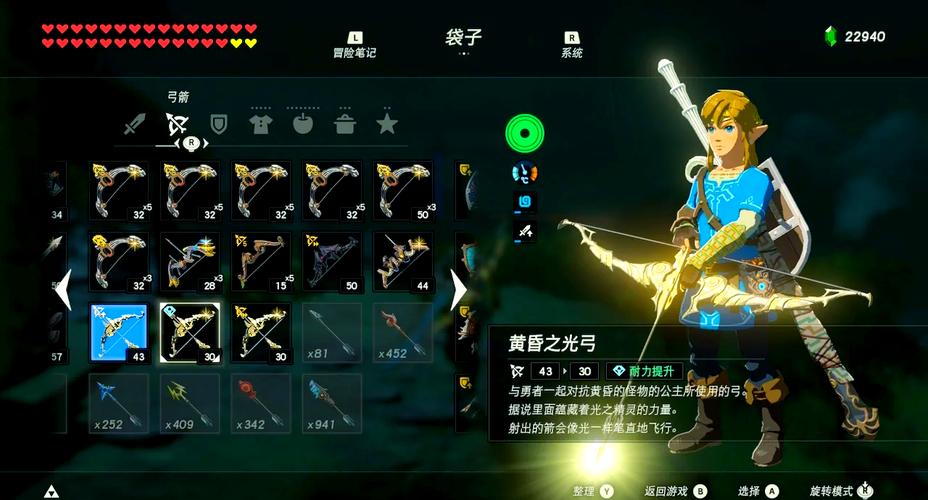Pick the shock arrows stack x409

coord(190,404)
